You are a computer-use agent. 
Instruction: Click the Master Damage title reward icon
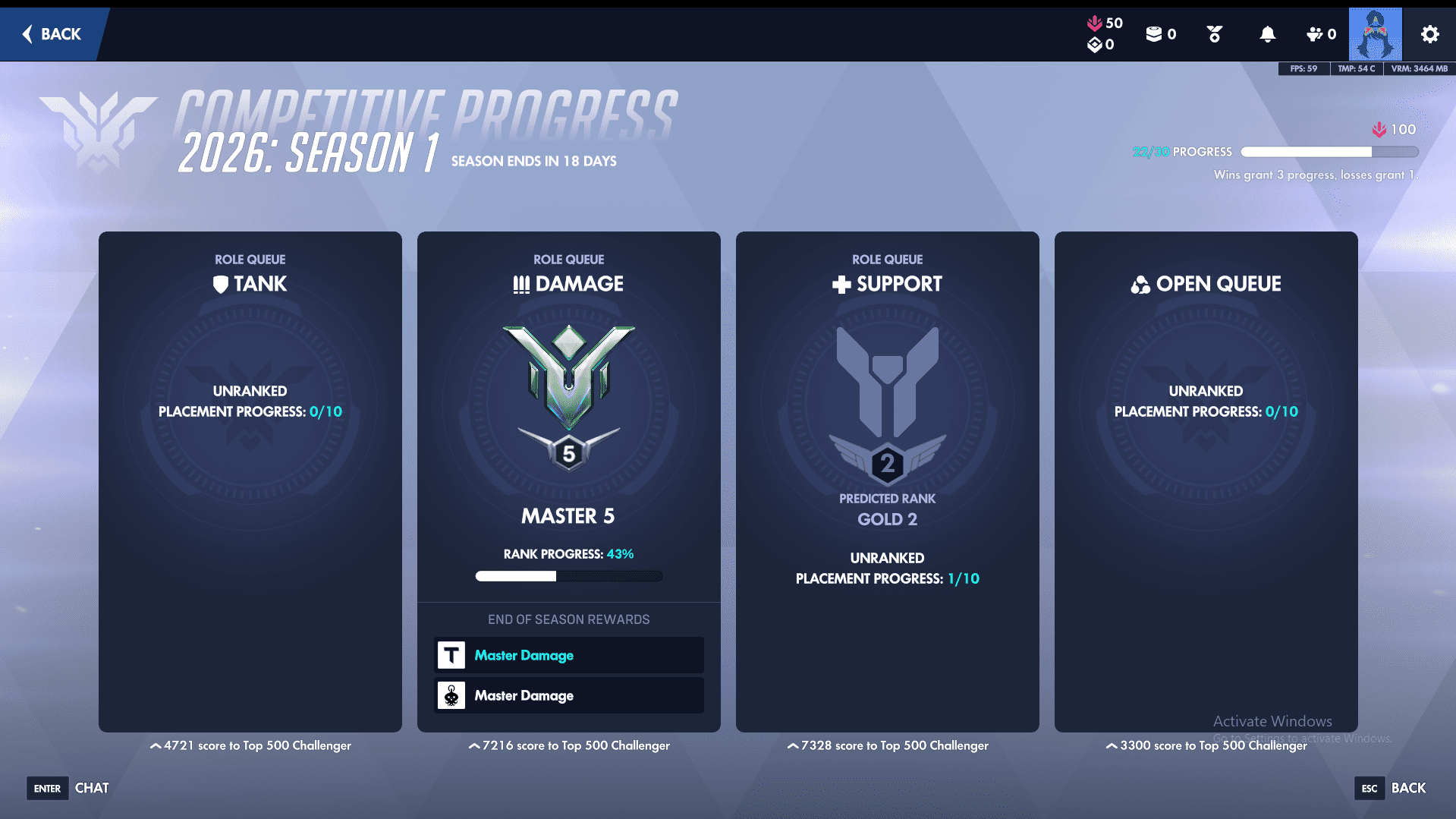pyautogui.click(x=451, y=654)
